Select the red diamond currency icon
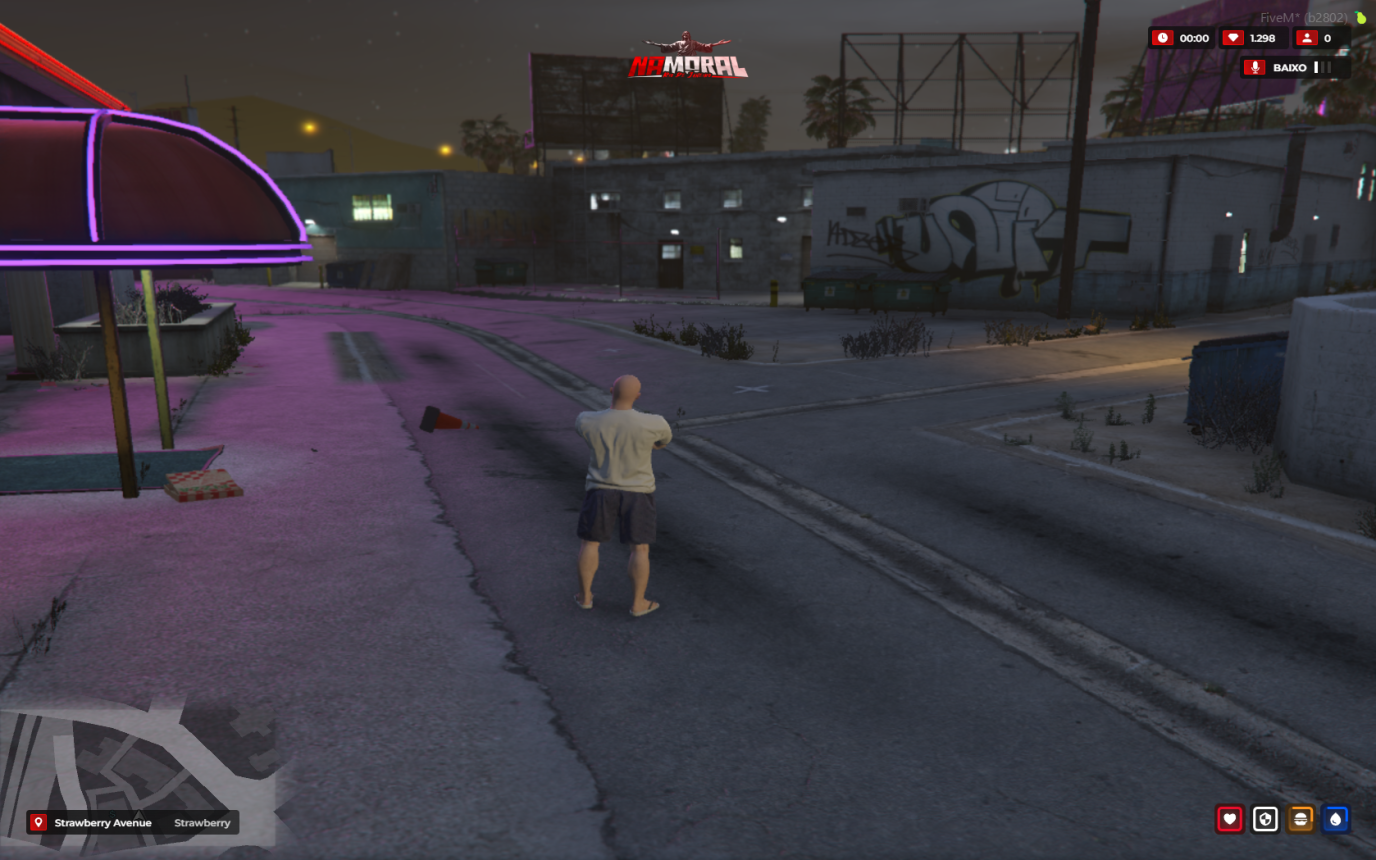Image resolution: width=1376 pixels, height=860 pixels. coord(1232,38)
